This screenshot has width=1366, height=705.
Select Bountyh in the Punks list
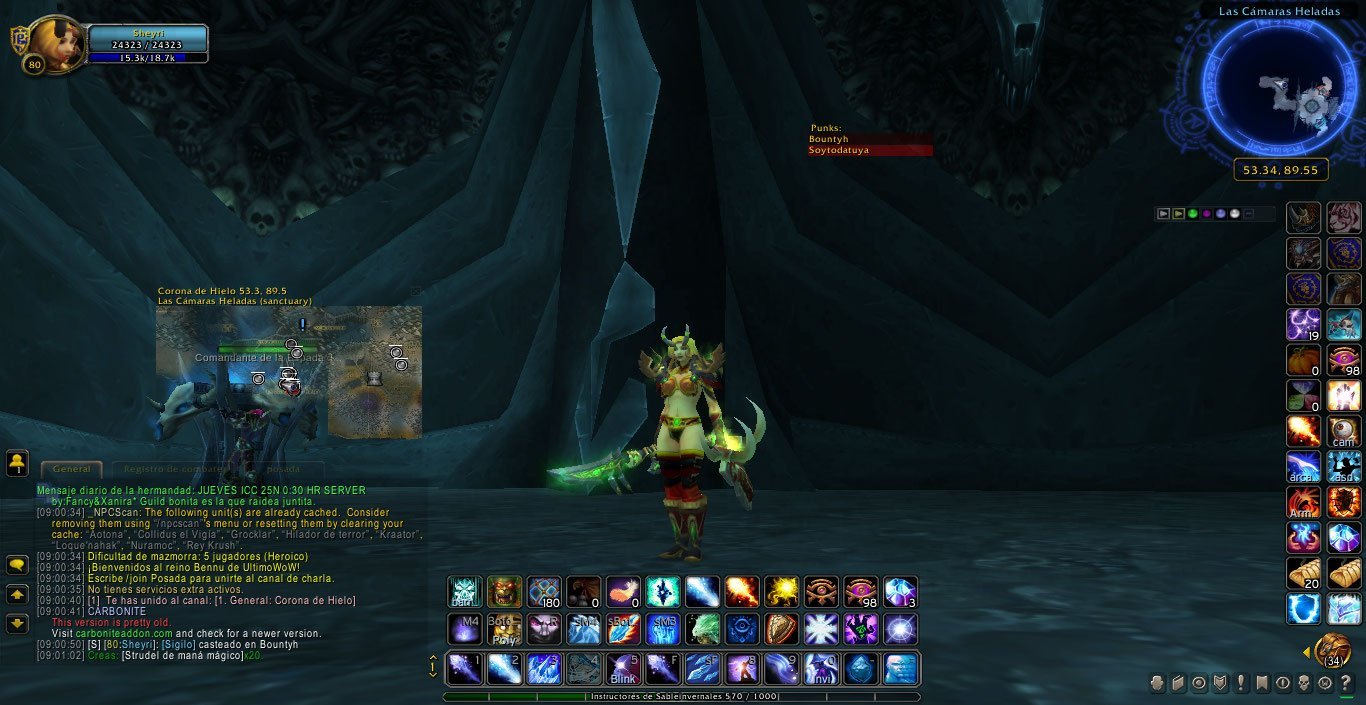tap(870, 139)
